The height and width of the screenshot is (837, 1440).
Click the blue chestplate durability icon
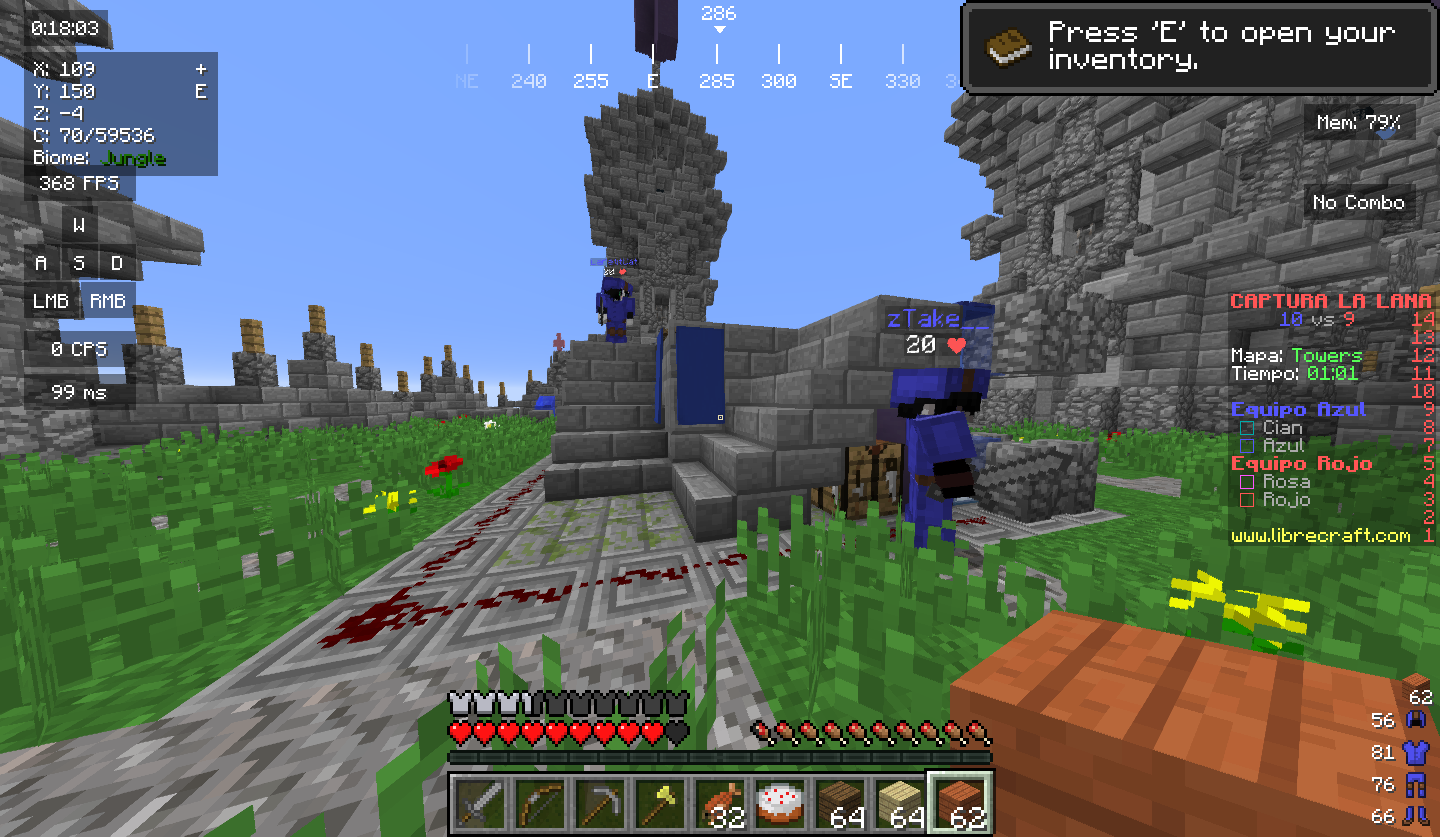click(x=1415, y=752)
